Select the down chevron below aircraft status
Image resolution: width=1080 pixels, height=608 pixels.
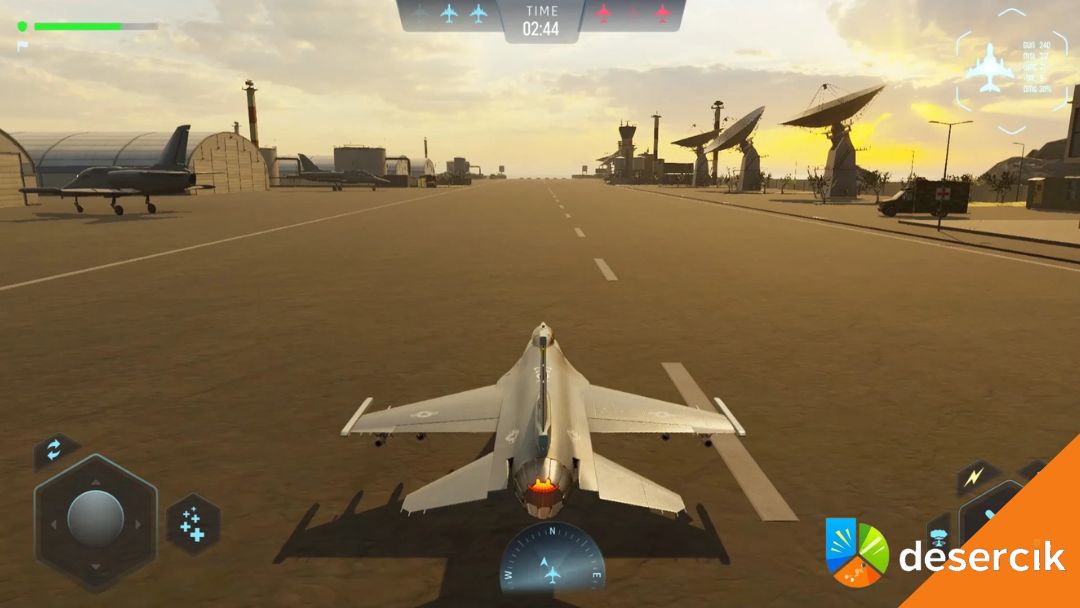pyautogui.click(x=1012, y=128)
